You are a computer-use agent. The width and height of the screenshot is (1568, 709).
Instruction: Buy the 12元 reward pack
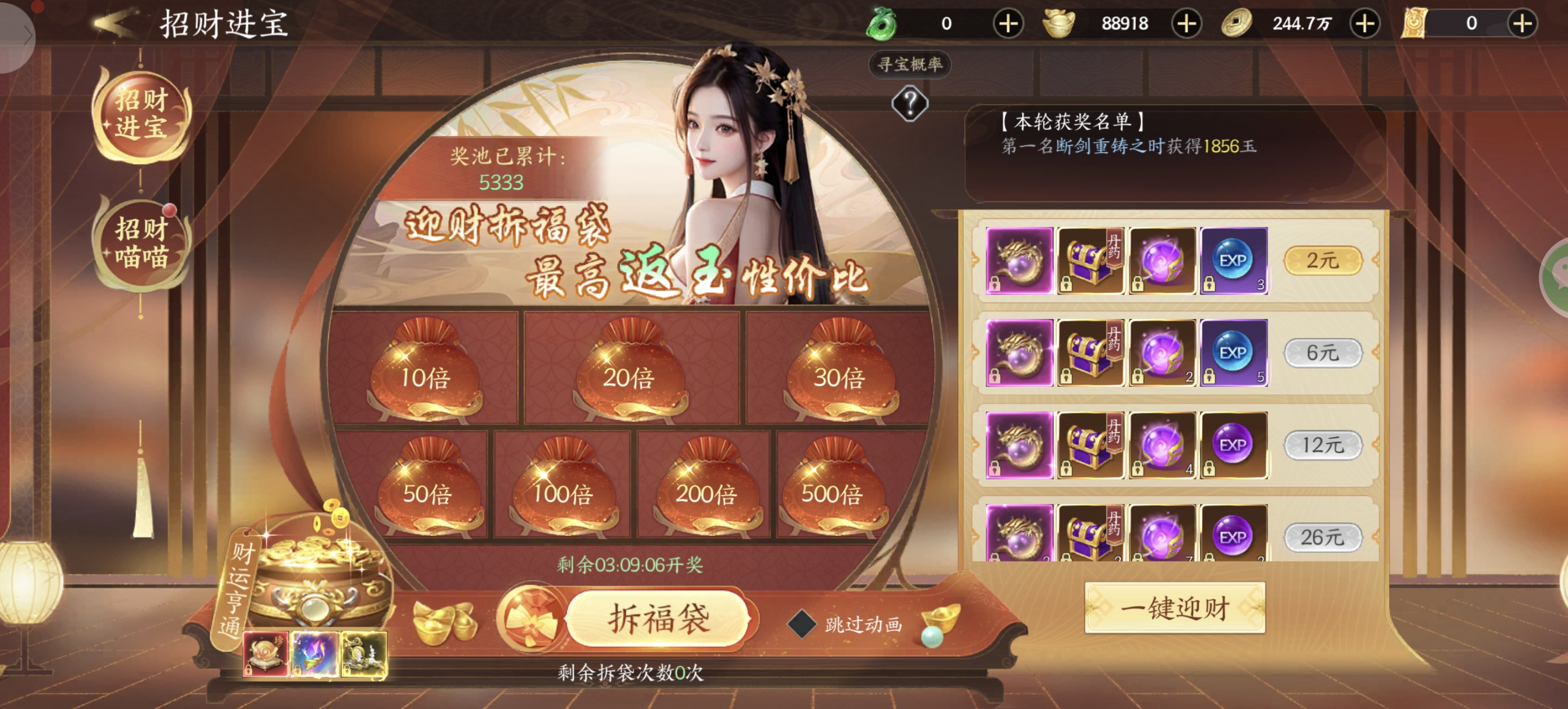[x=1322, y=445]
